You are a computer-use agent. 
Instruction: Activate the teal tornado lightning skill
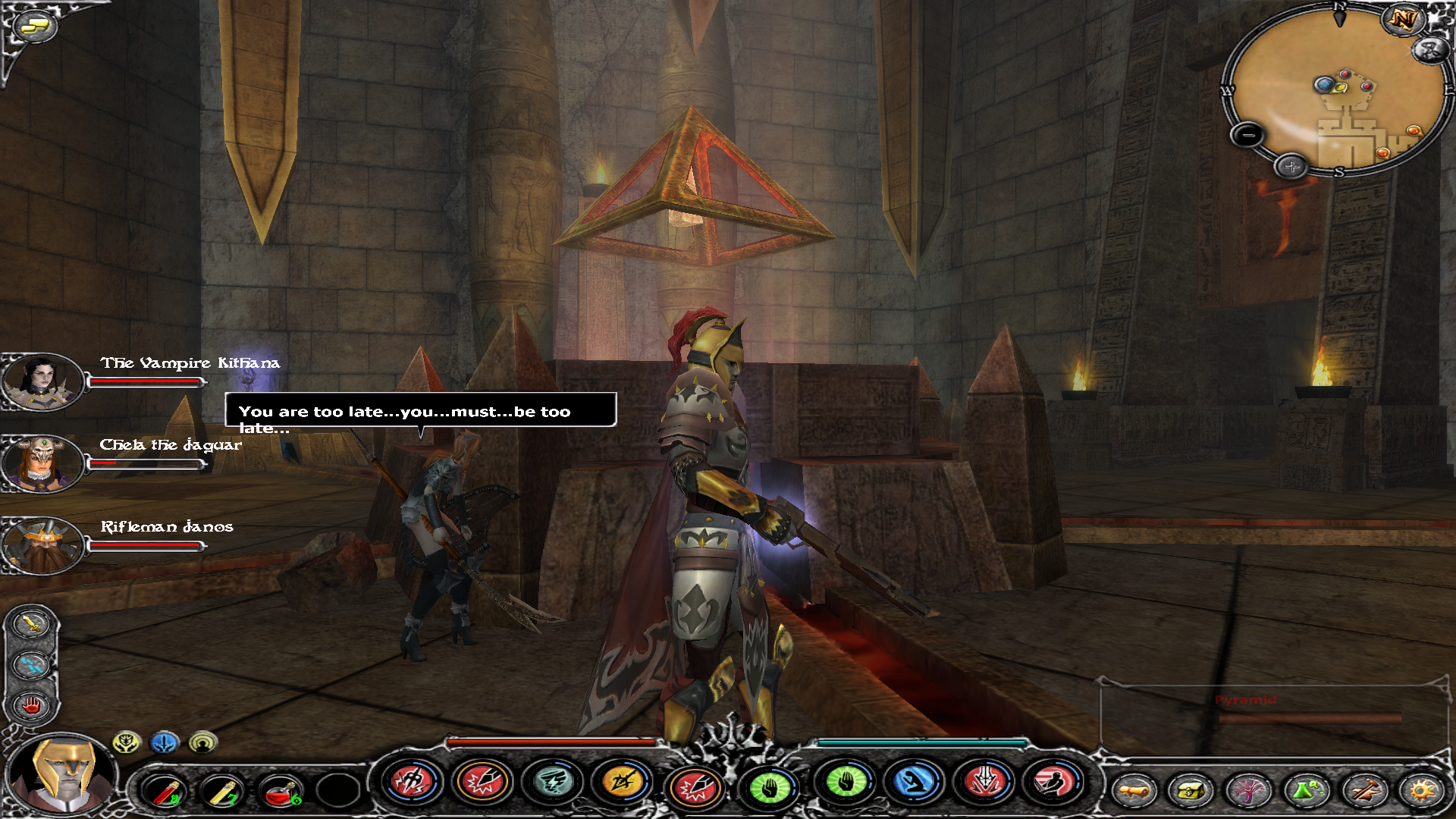coord(553,783)
